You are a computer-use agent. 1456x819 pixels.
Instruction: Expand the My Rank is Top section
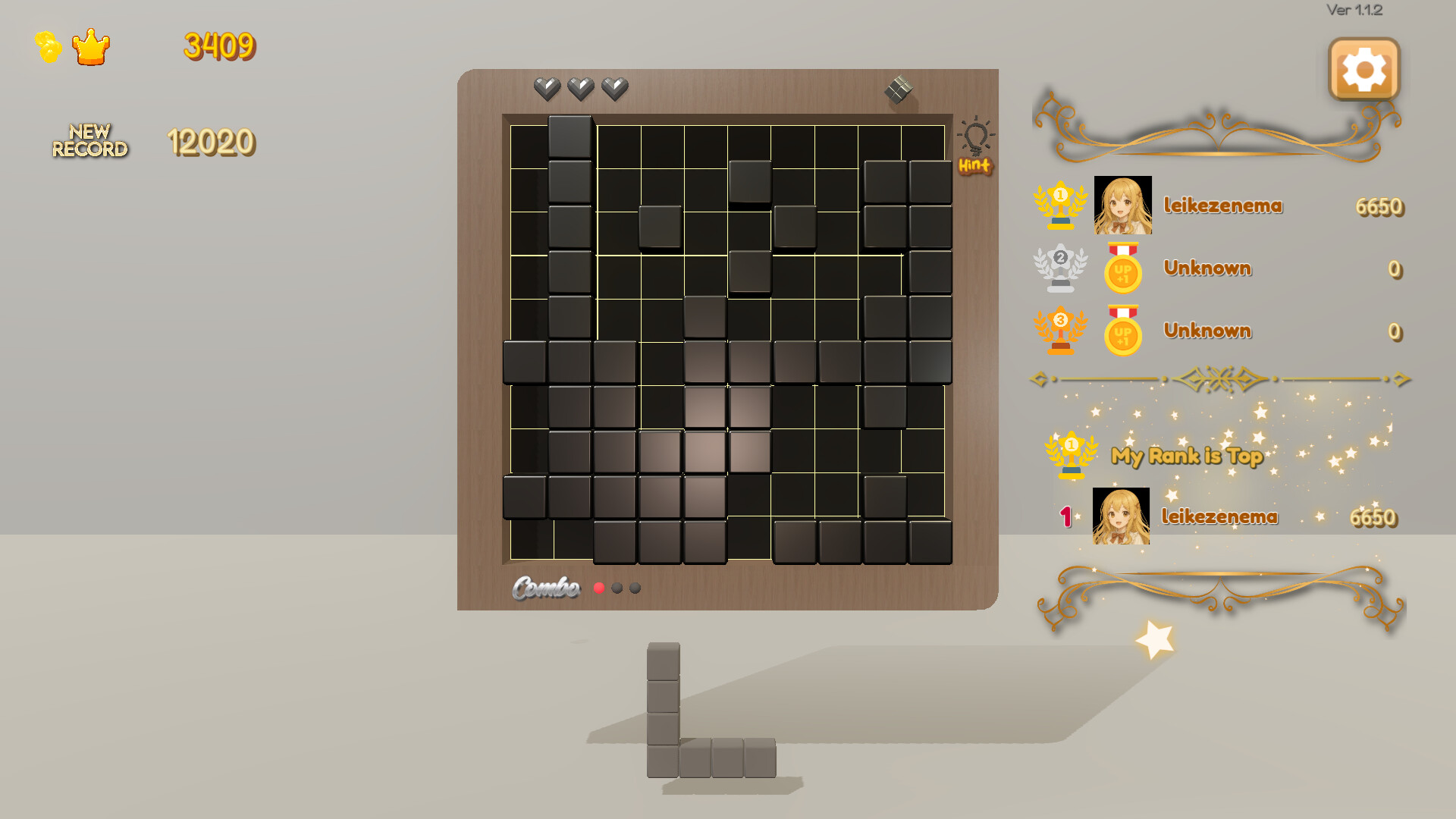coord(1186,456)
